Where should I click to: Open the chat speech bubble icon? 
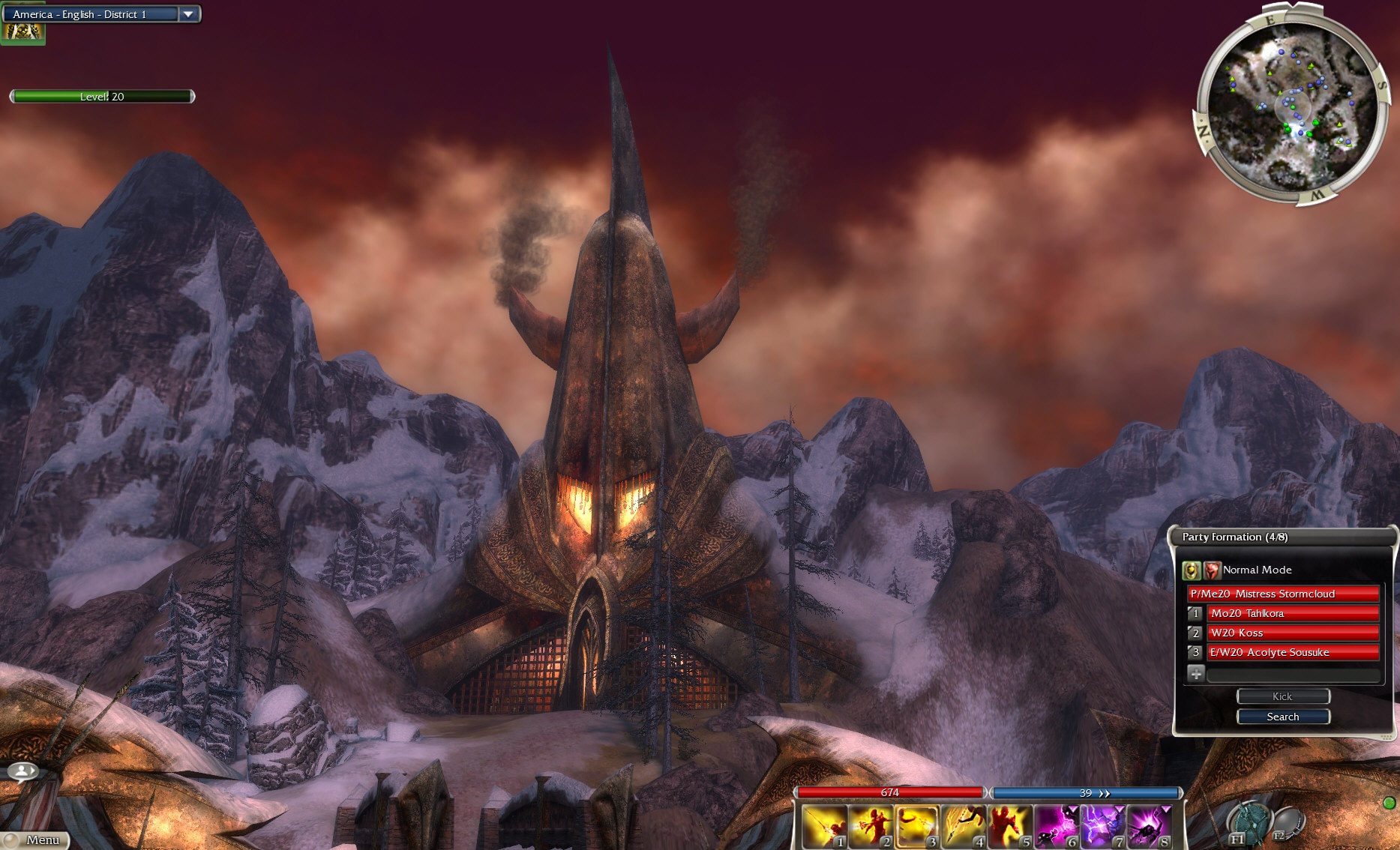click(x=22, y=771)
